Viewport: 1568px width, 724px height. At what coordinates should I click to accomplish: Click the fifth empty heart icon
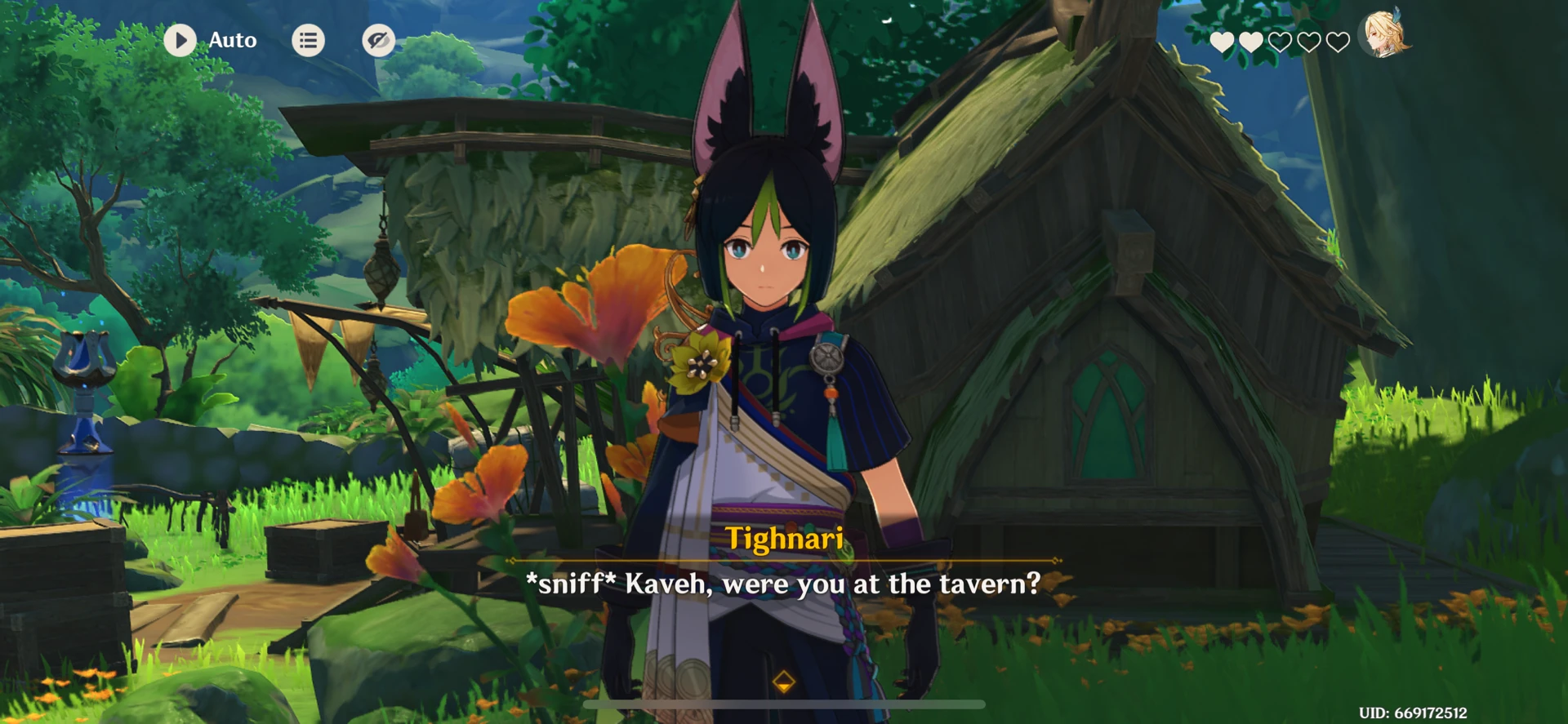pos(1339,42)
